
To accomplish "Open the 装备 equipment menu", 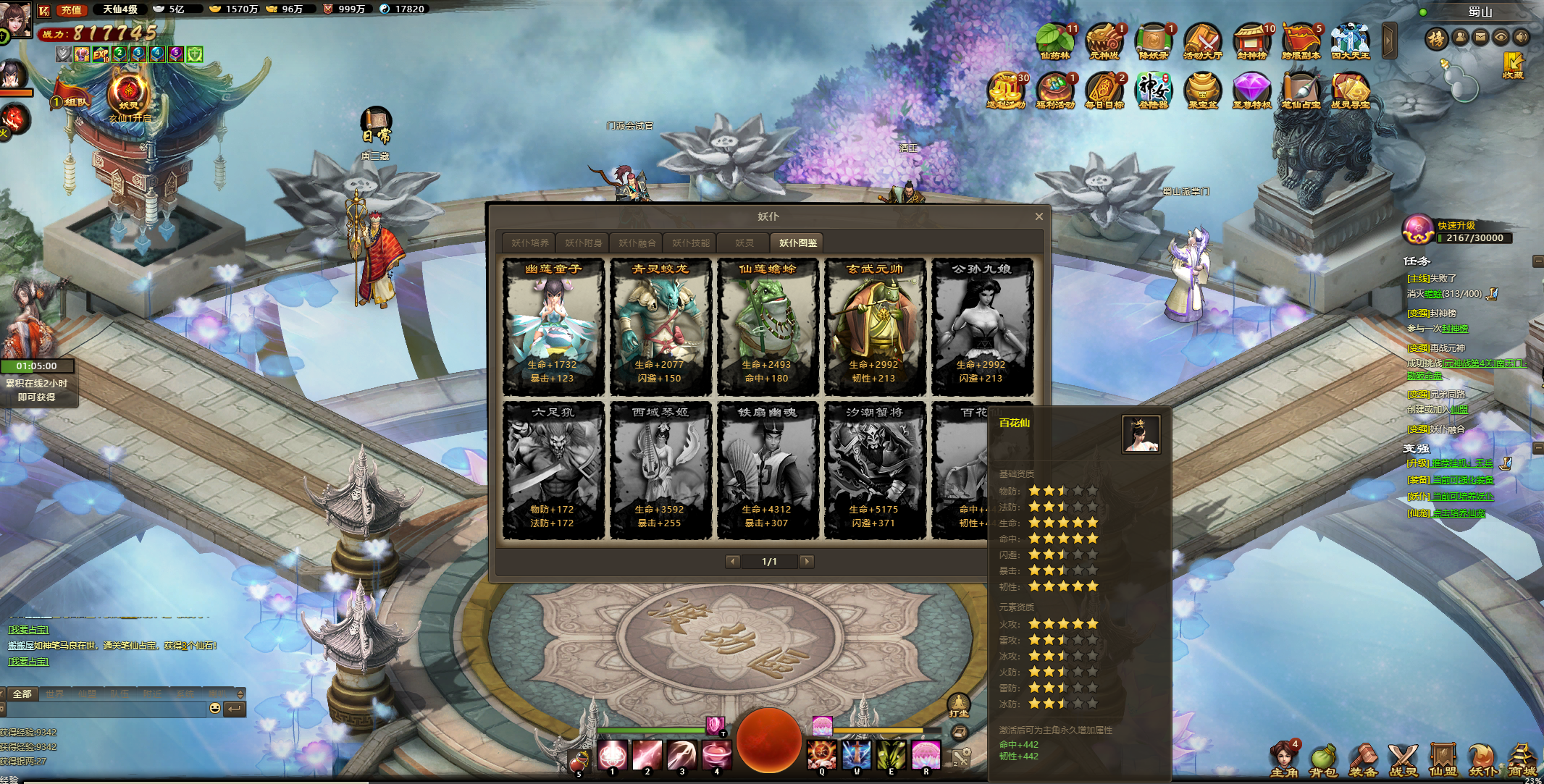I will pos(1363,761).
